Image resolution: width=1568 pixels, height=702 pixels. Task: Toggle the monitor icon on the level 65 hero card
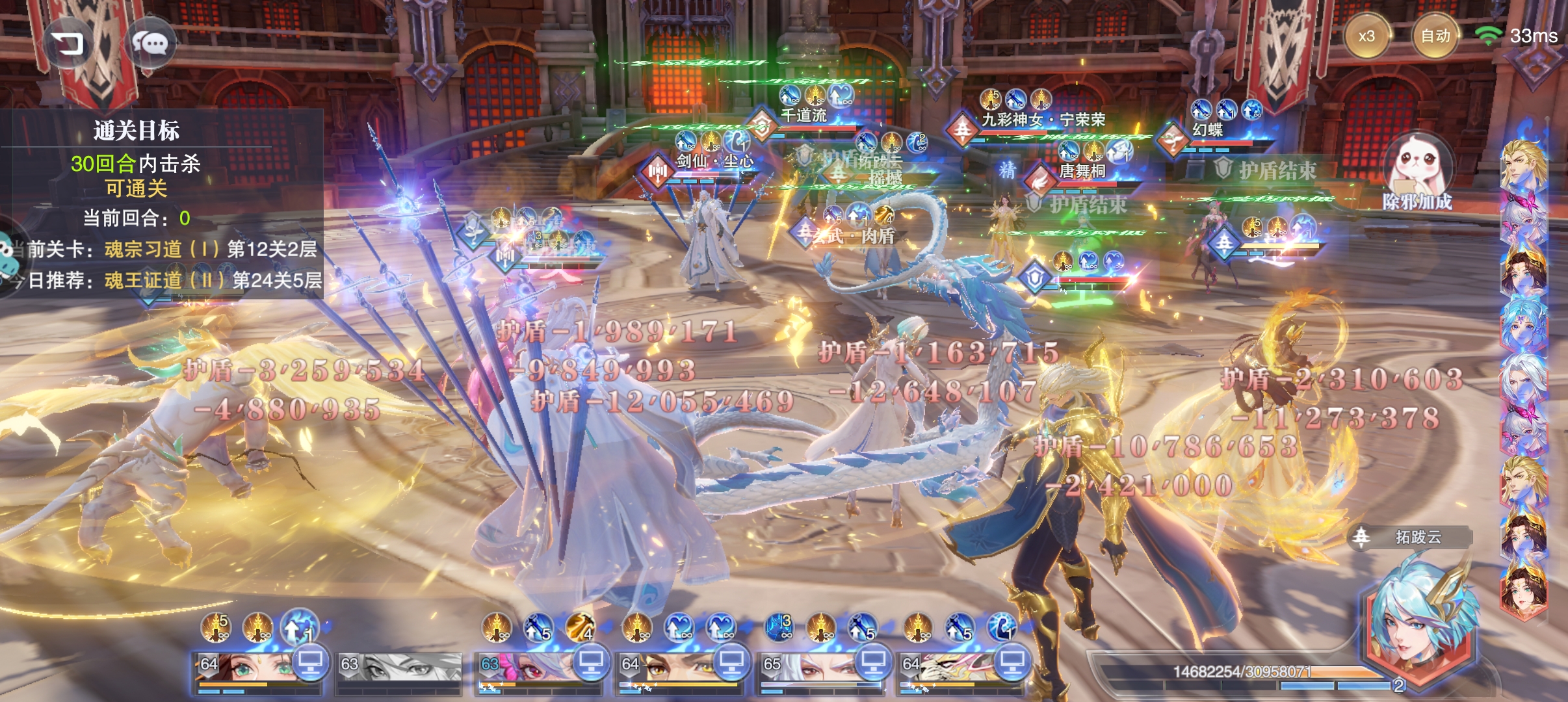(x=872, y=662)
